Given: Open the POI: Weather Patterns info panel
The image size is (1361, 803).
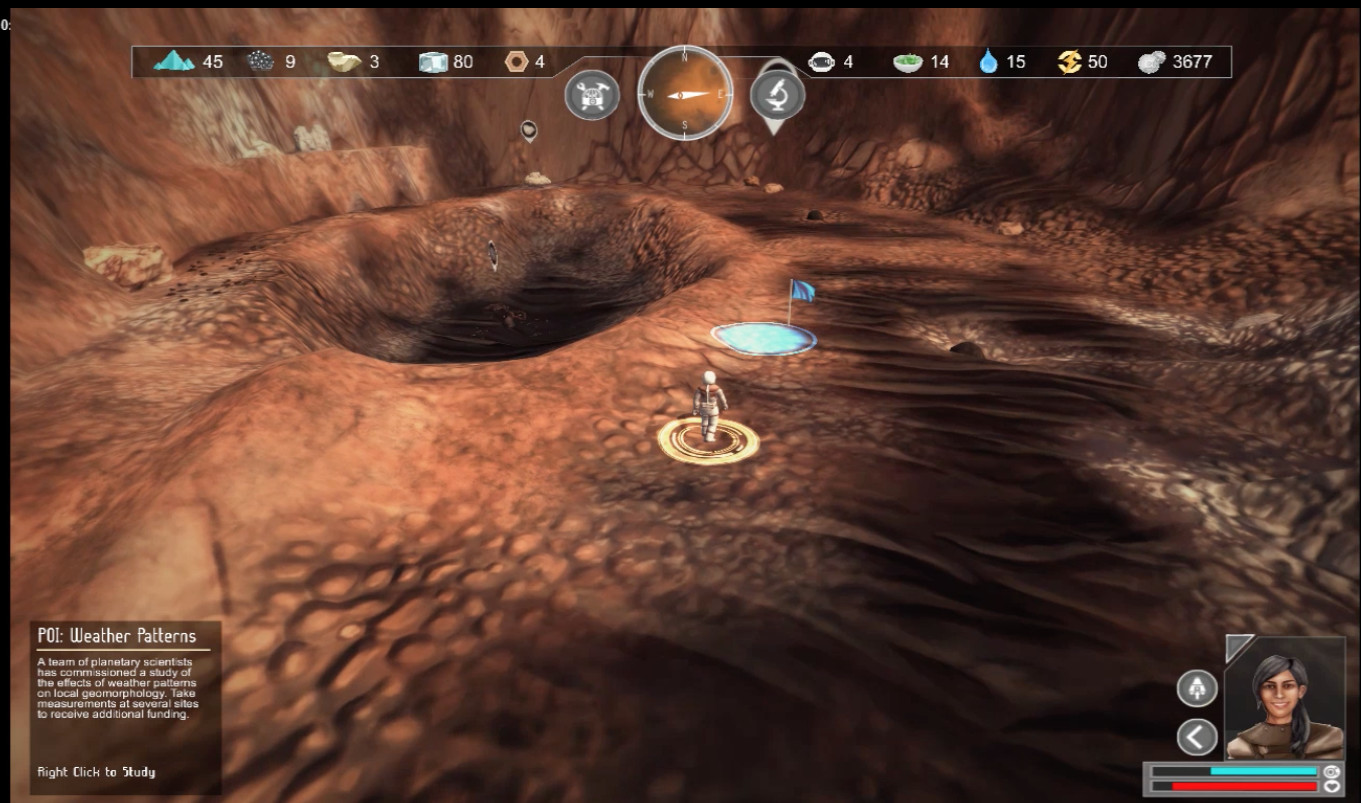Looking at the screenshot, I should pos(125,705).
